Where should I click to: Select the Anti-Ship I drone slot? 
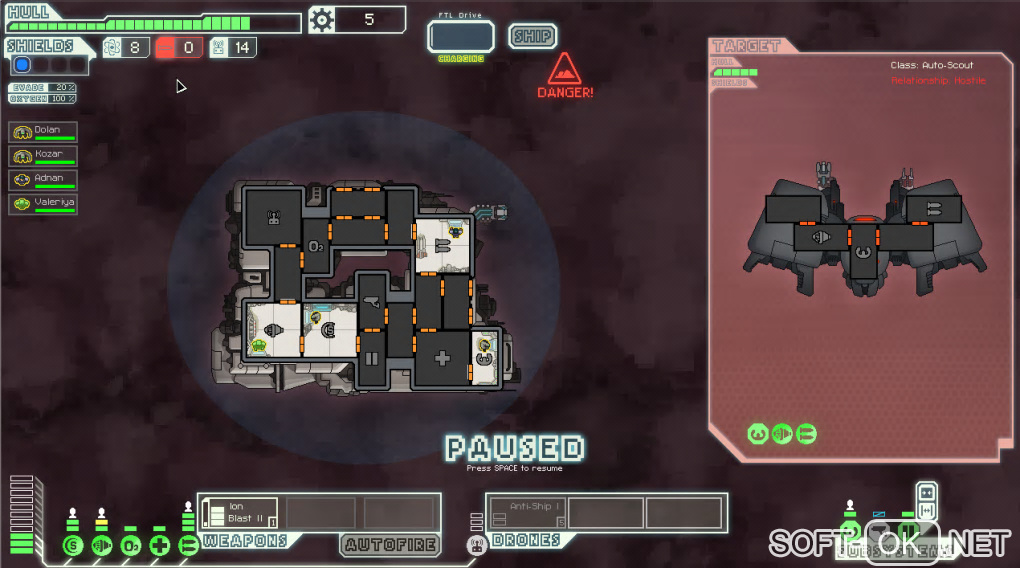(x=528, y=513)
